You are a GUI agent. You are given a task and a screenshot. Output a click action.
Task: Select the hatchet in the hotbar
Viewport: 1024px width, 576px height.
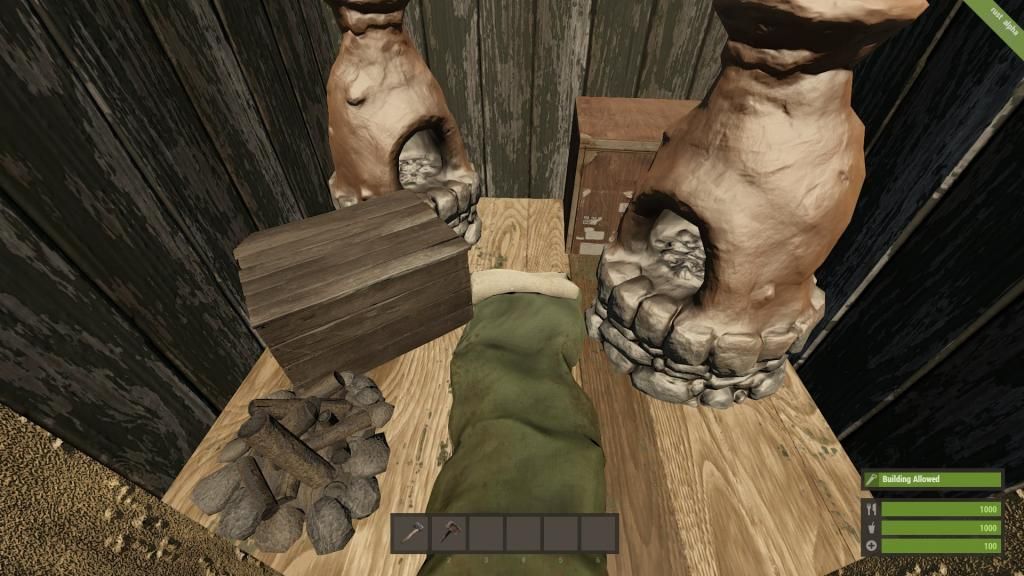click(410, 533)
